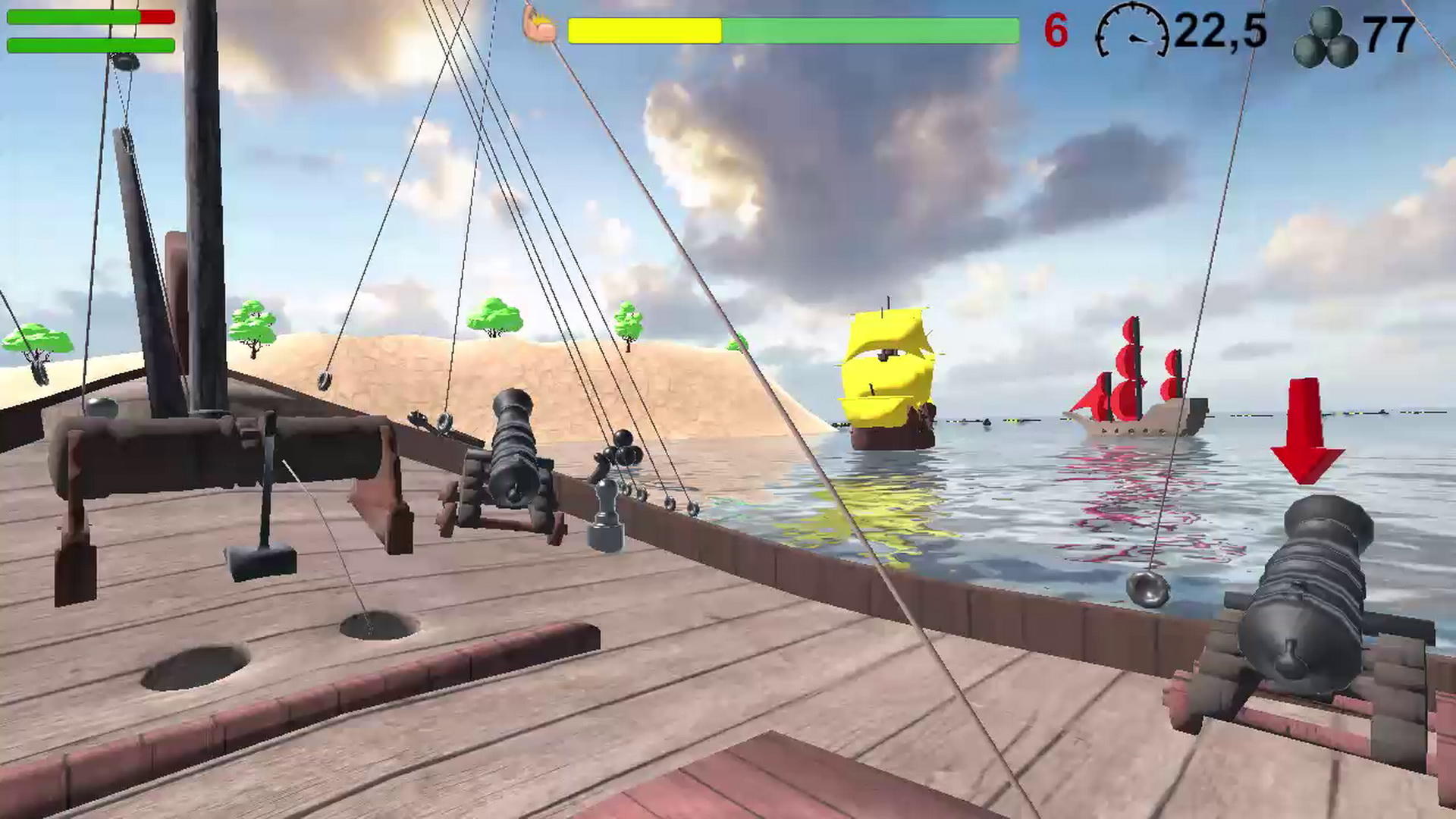Click the red arrow target indicator
Image resolution: width=1456 pixels, height=819 pixels.
tap(1305, 428)
